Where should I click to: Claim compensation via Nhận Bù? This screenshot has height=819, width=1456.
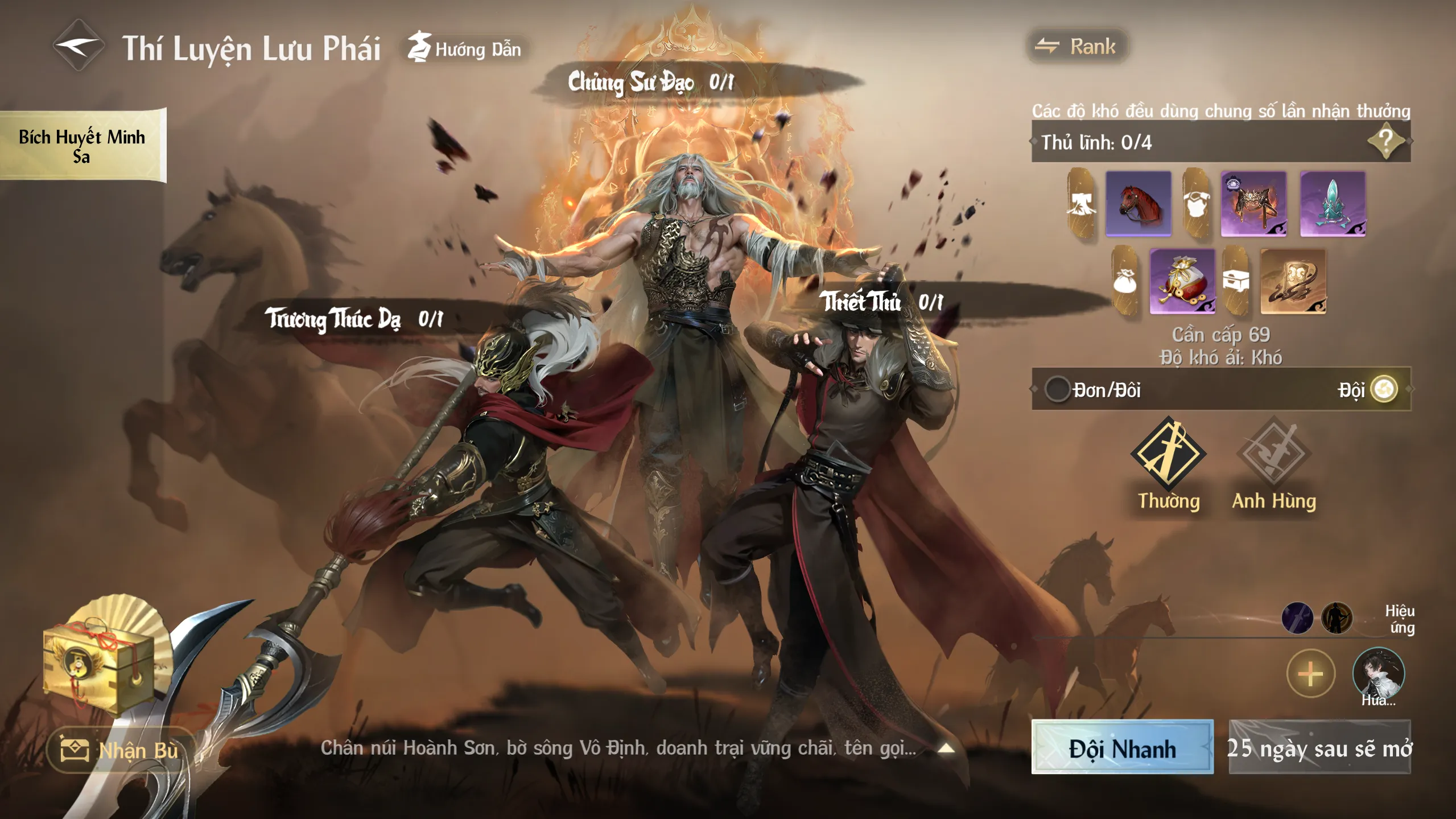120,750
